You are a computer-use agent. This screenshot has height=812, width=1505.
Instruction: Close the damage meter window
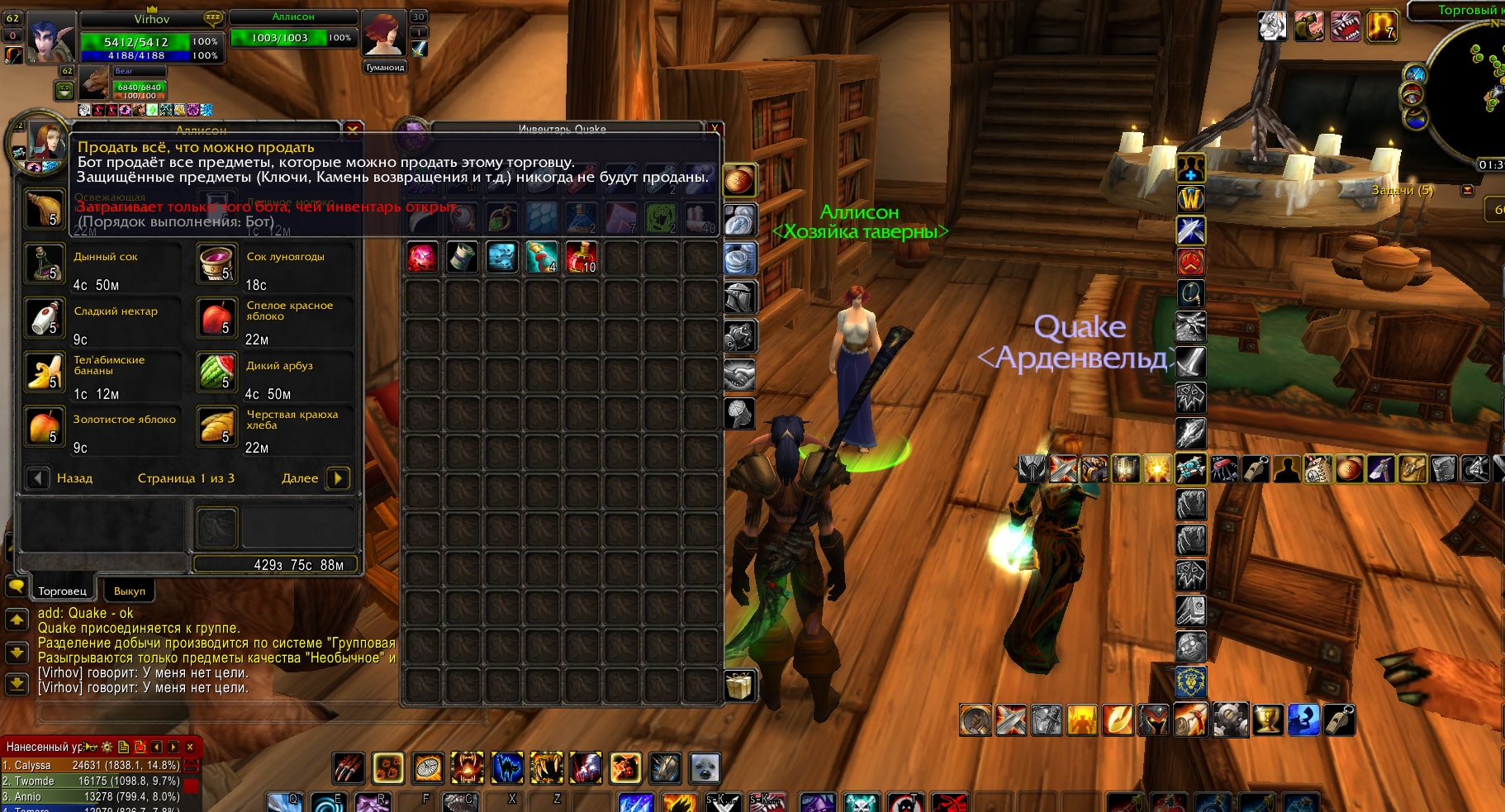pyautogui.click(x=190, y=747)
